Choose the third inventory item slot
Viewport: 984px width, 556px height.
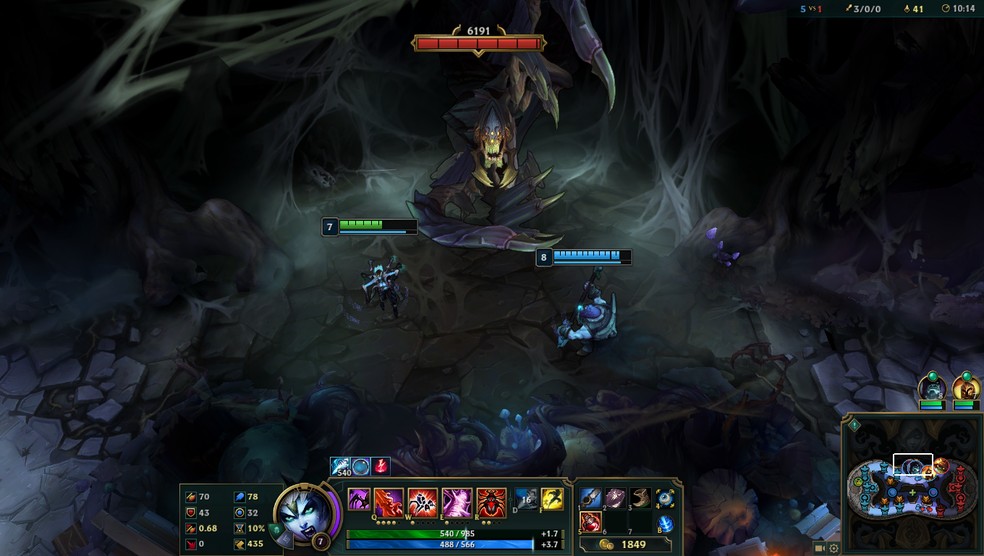639,497
